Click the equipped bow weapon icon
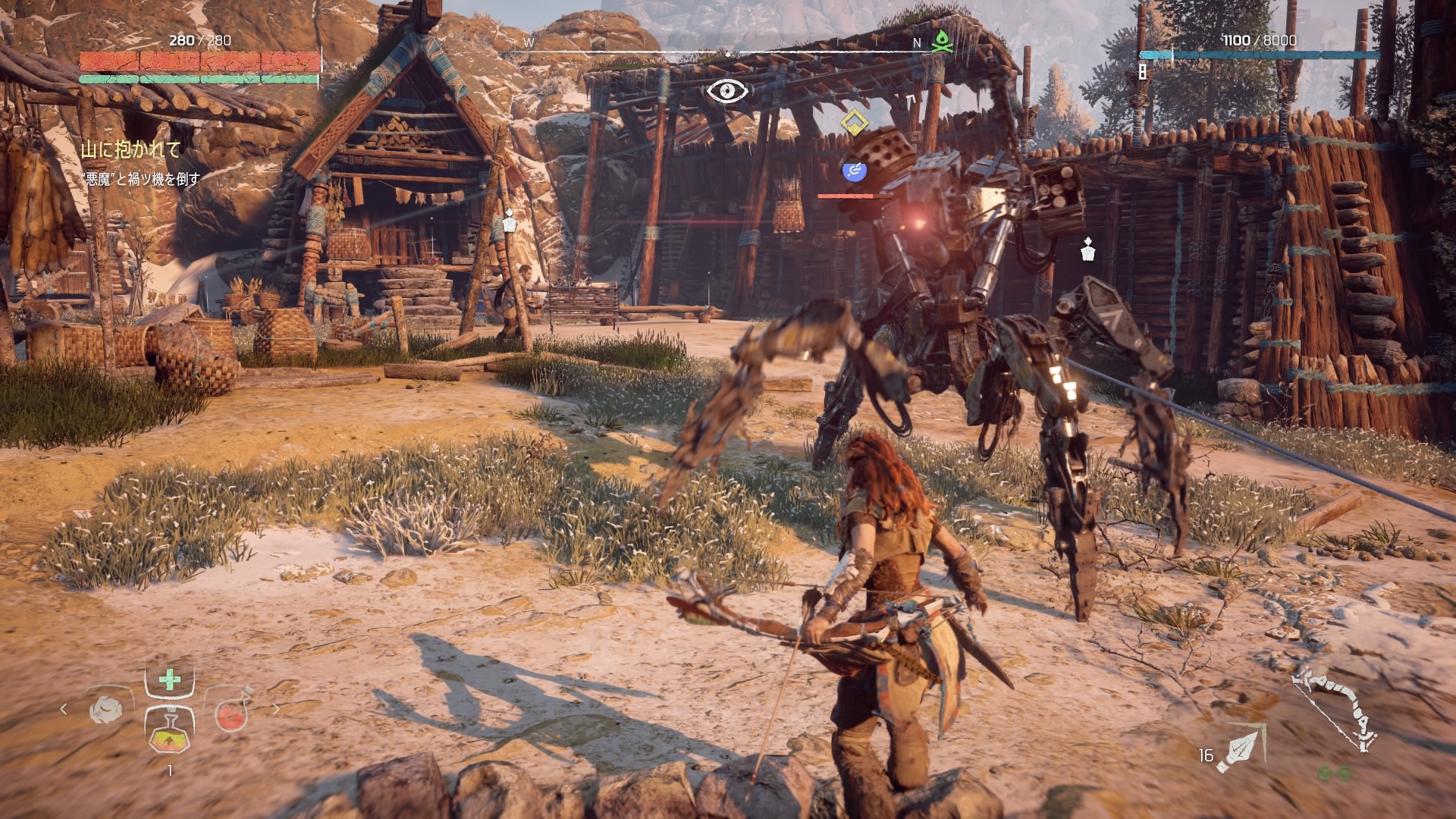The width and height of the screenshot is (1456, 819). [1334, 711]
